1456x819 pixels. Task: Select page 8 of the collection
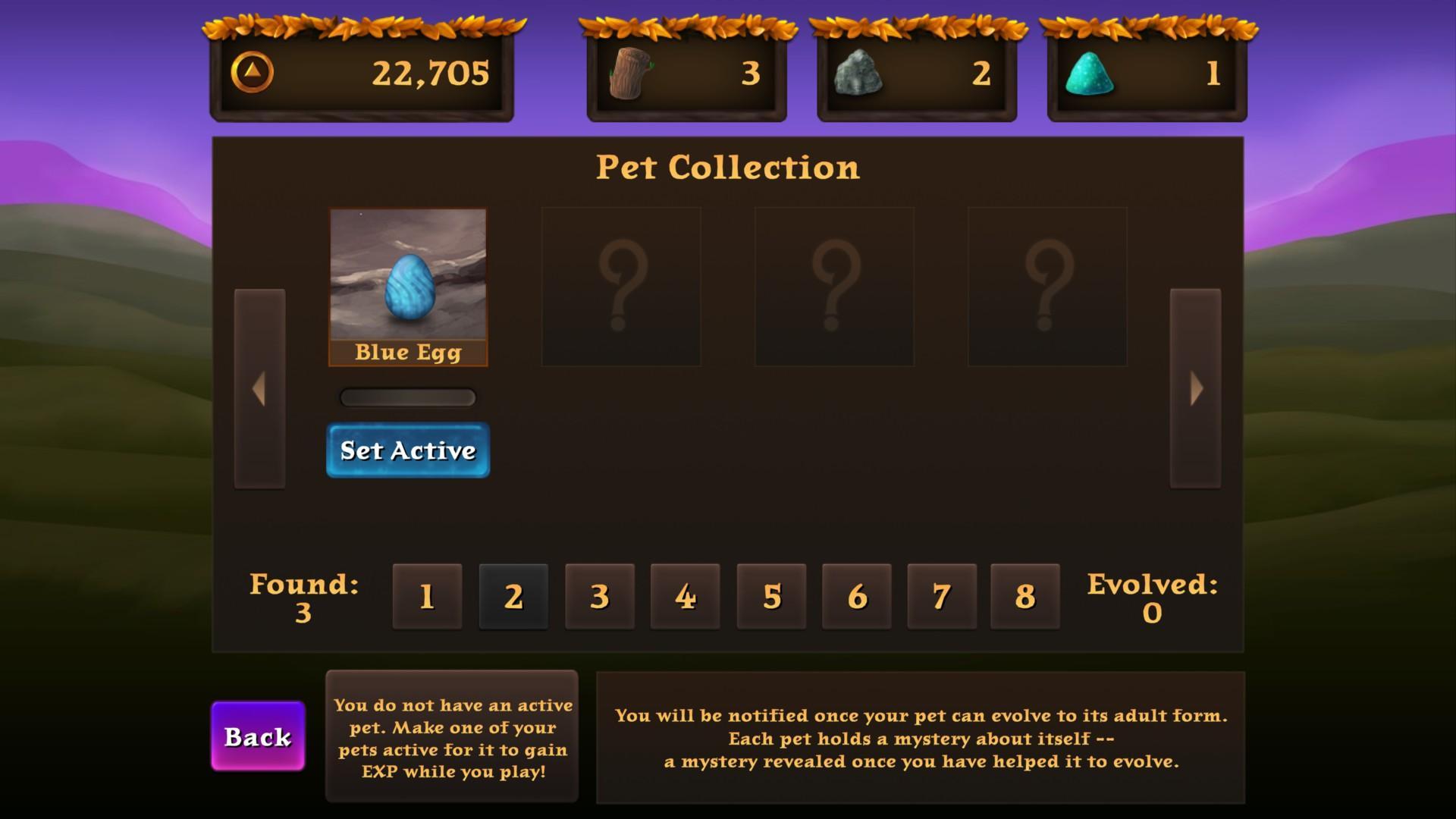click(1024, 596)
